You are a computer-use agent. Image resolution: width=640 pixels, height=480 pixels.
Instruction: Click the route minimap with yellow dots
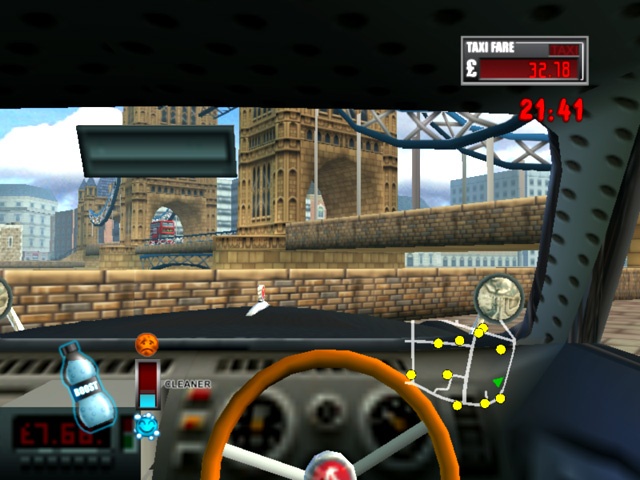(458, 364)
